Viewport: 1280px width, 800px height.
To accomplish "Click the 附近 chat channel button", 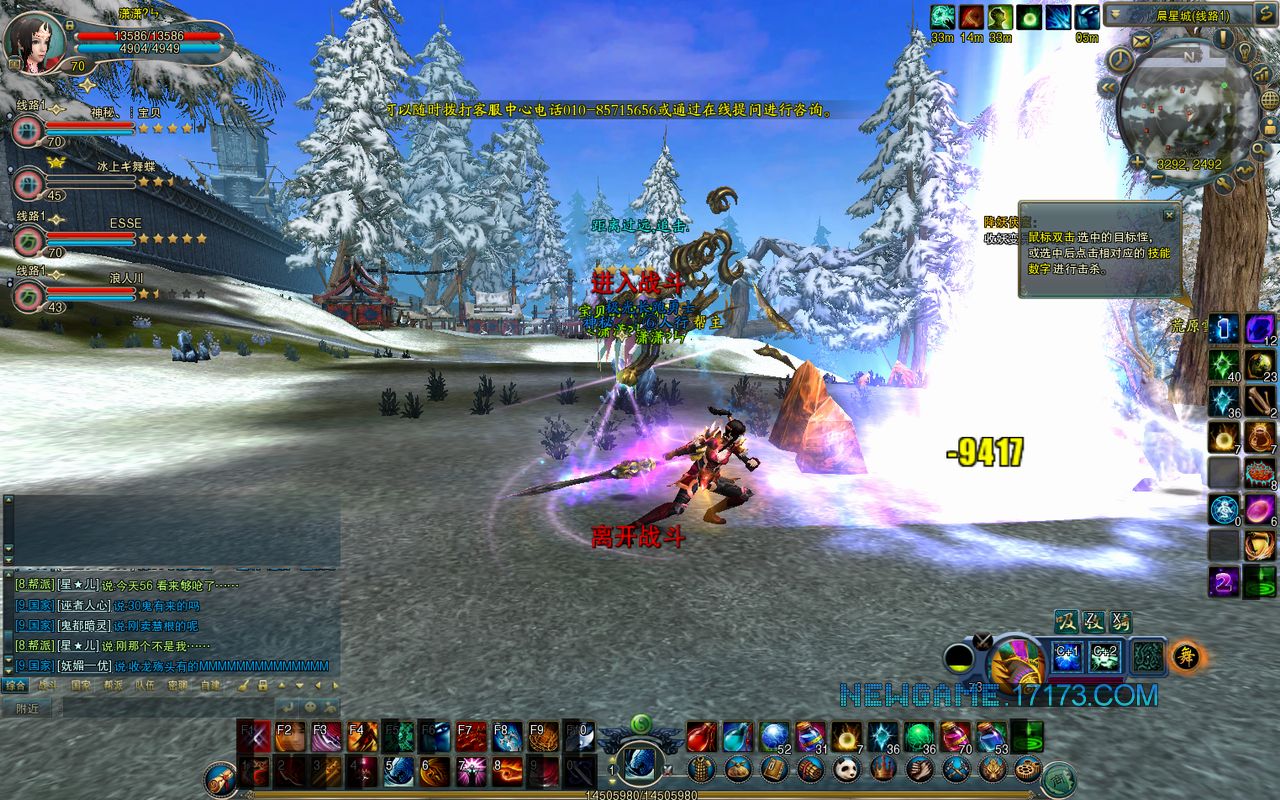I will 27,708.
